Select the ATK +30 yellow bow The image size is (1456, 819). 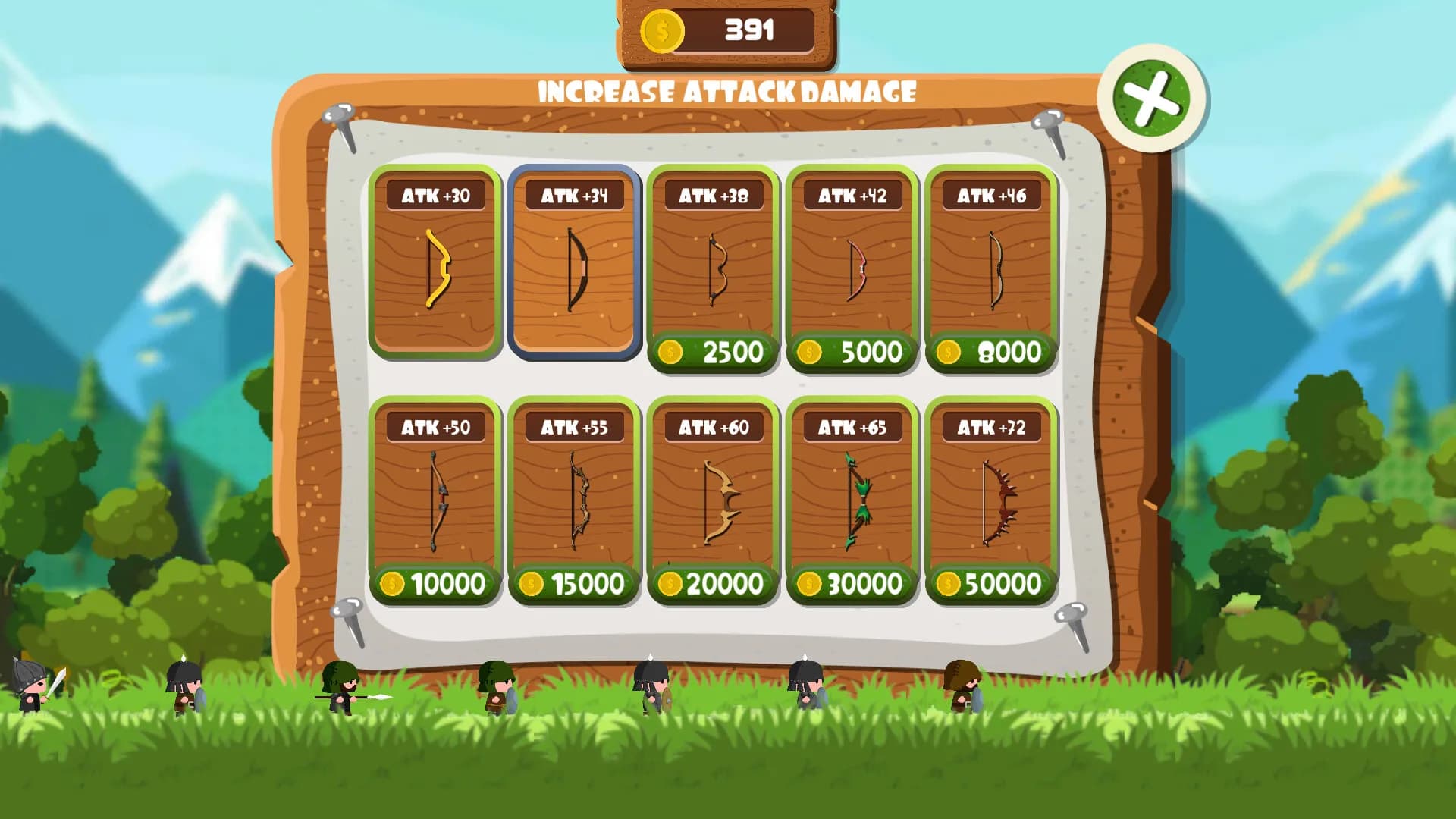point(435,262)
